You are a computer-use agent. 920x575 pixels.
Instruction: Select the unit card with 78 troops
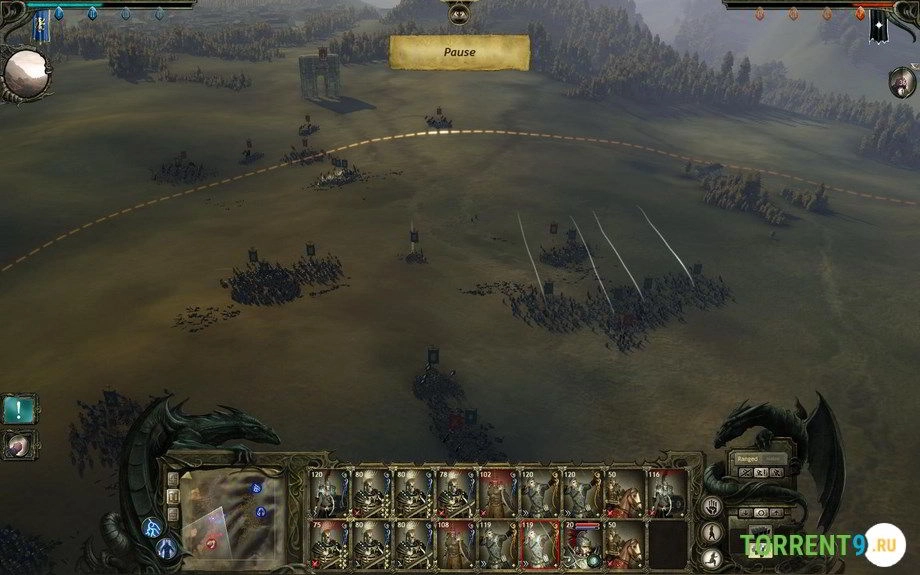click(455, 492)
